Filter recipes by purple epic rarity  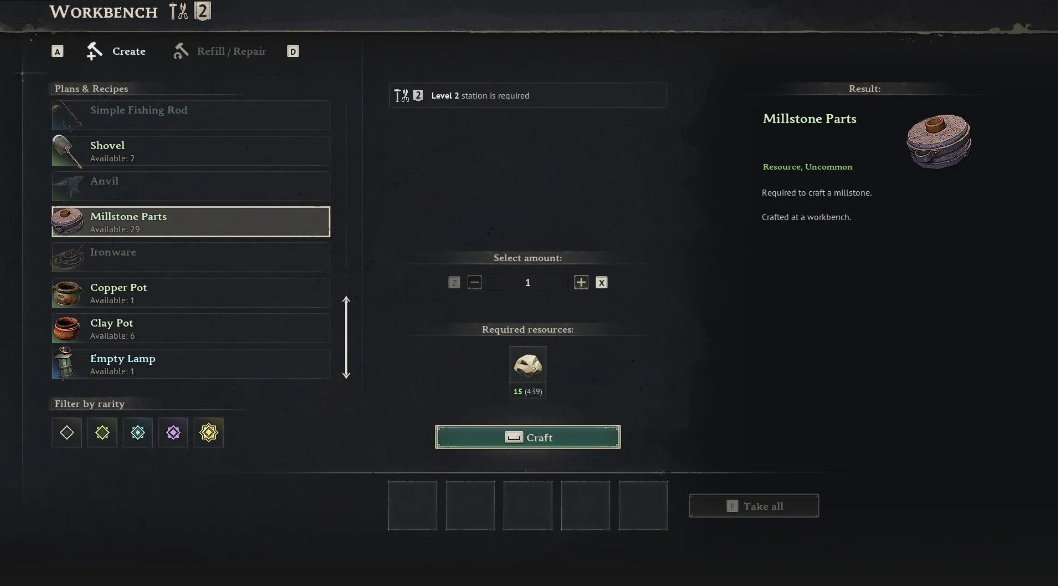173,433
